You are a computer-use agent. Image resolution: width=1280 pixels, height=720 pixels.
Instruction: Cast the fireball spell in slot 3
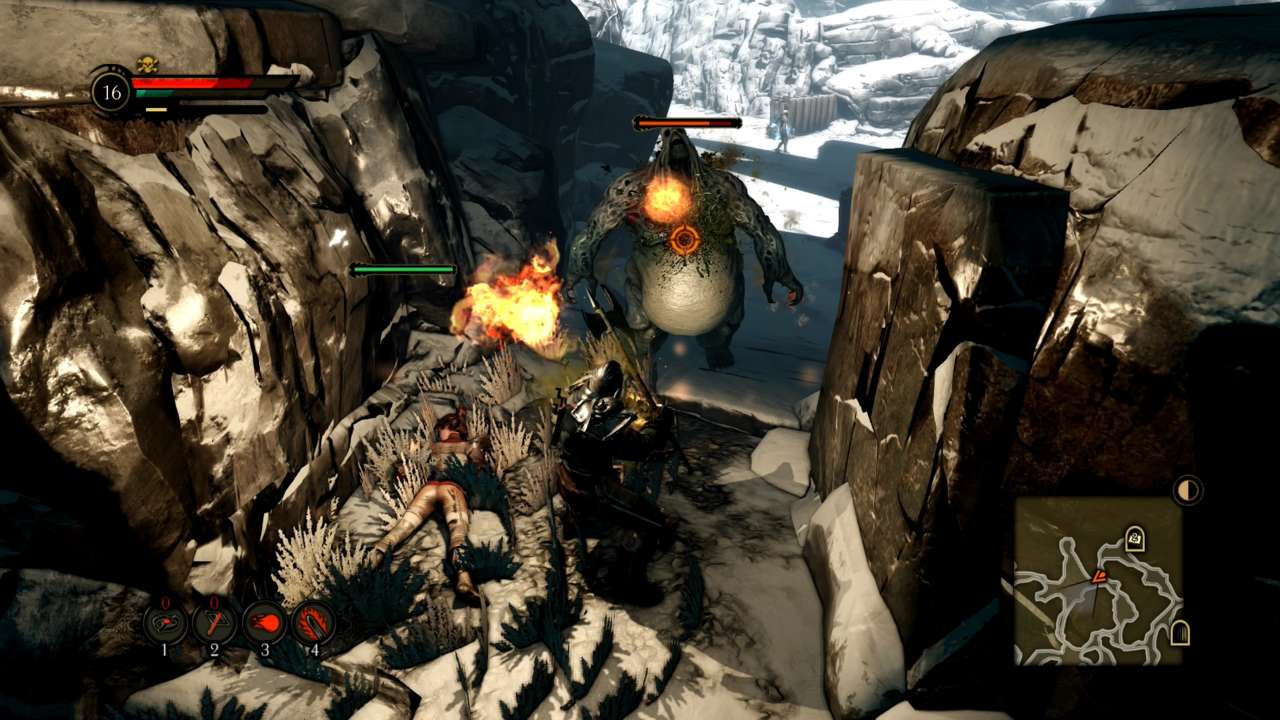point(264,623)
